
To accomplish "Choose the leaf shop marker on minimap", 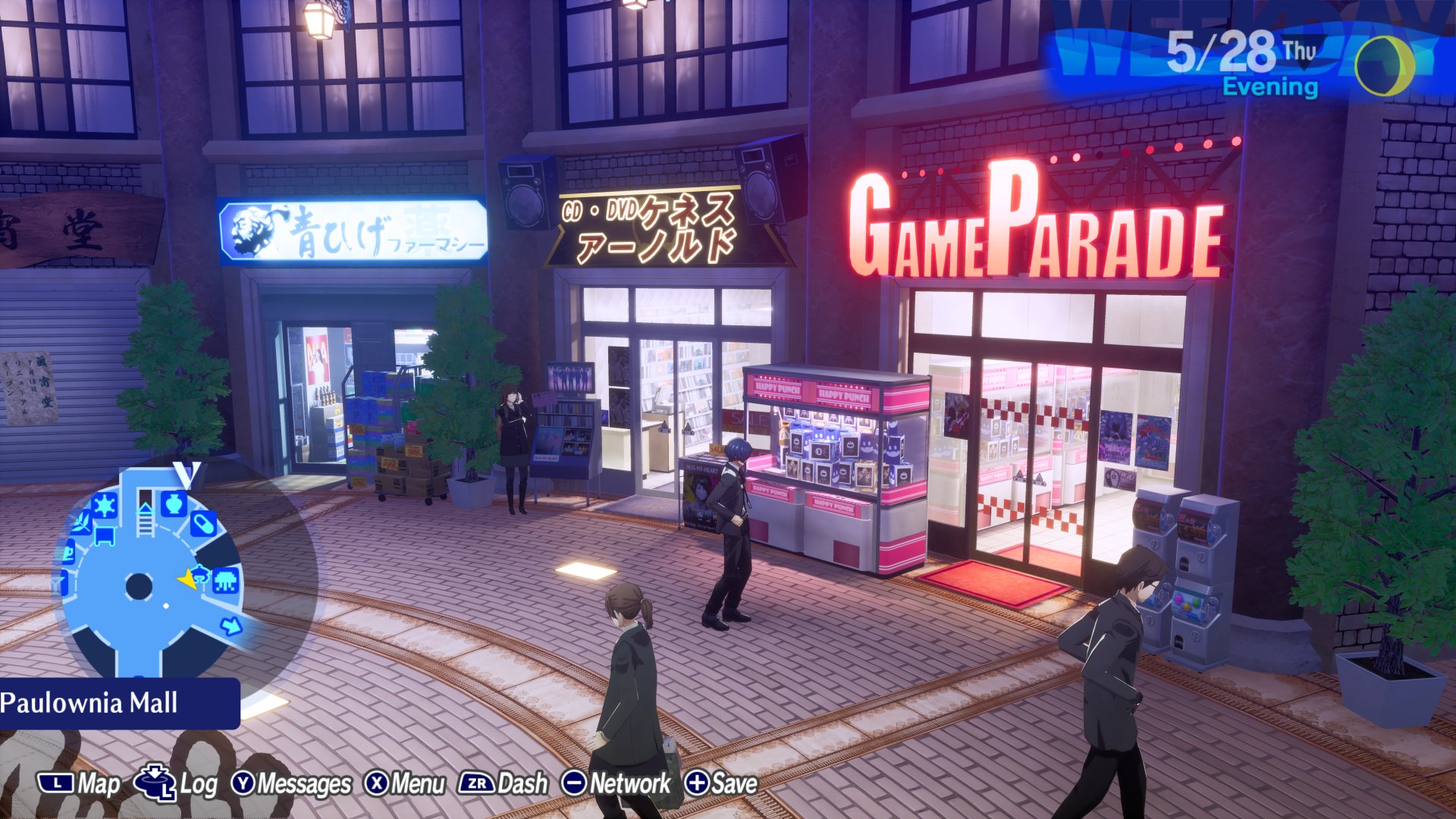I will 81,521.
